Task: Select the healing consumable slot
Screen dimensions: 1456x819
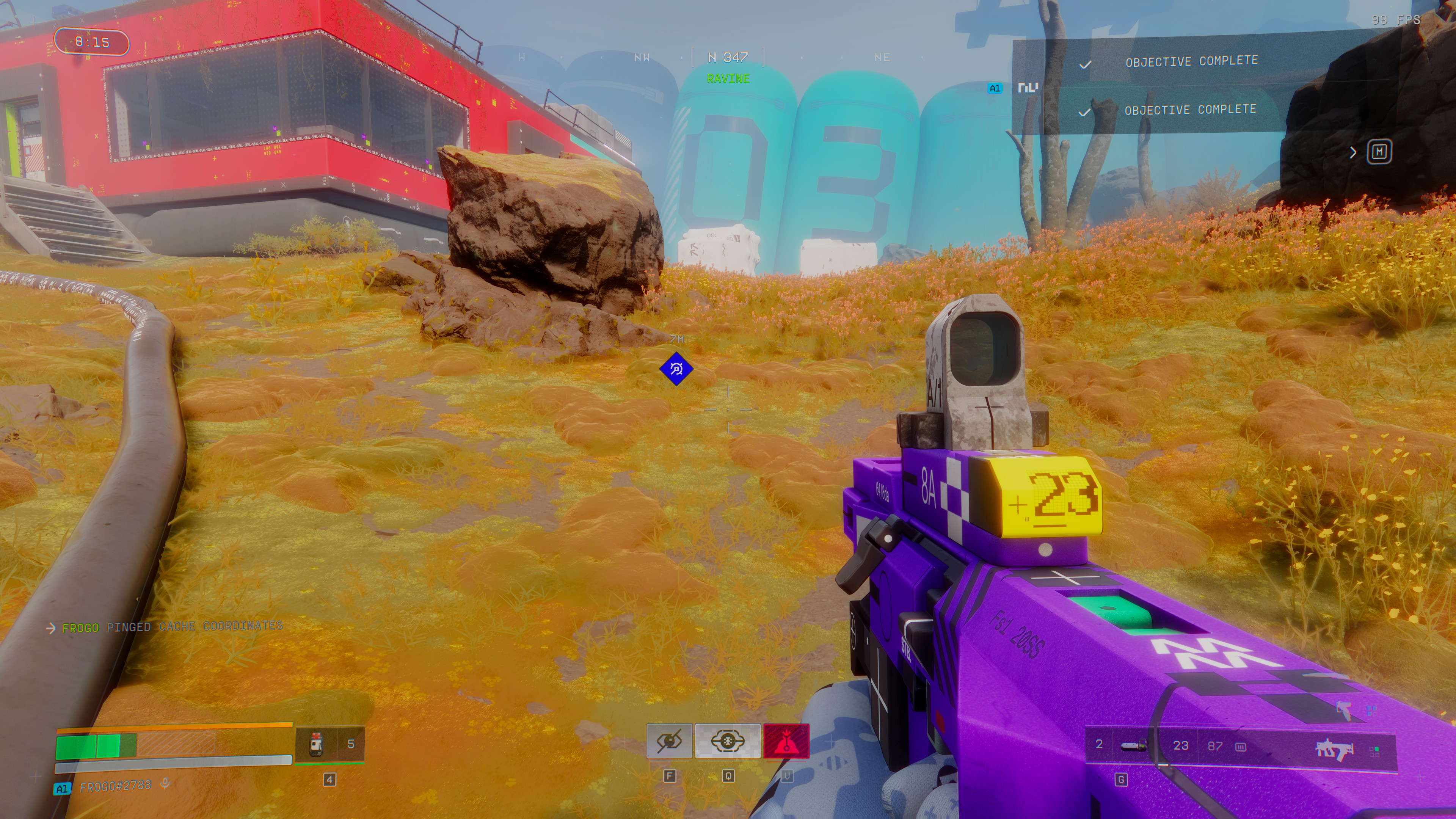Action: (x=317, y=744)
